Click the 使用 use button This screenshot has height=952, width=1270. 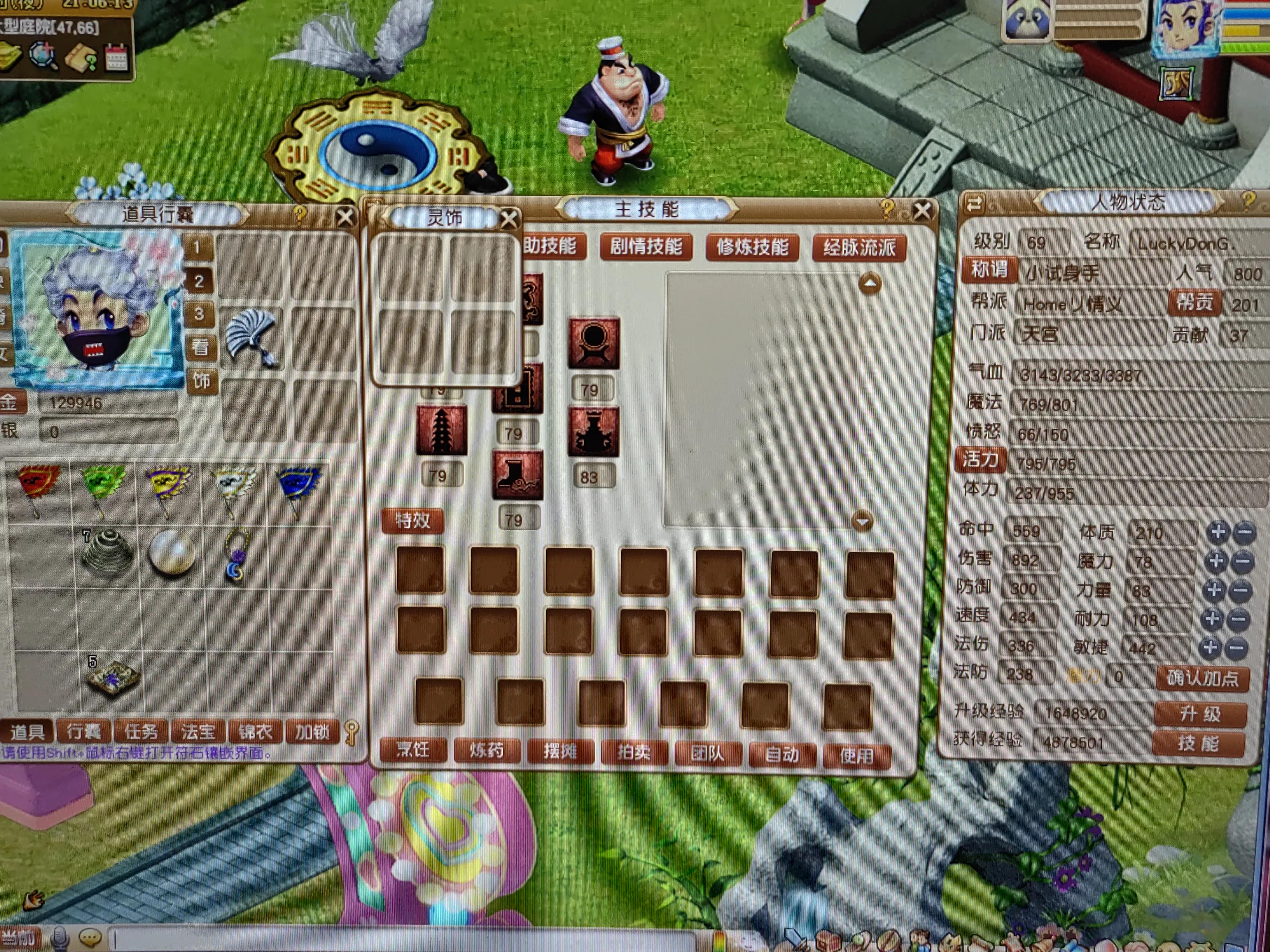[x=856, y=755]
